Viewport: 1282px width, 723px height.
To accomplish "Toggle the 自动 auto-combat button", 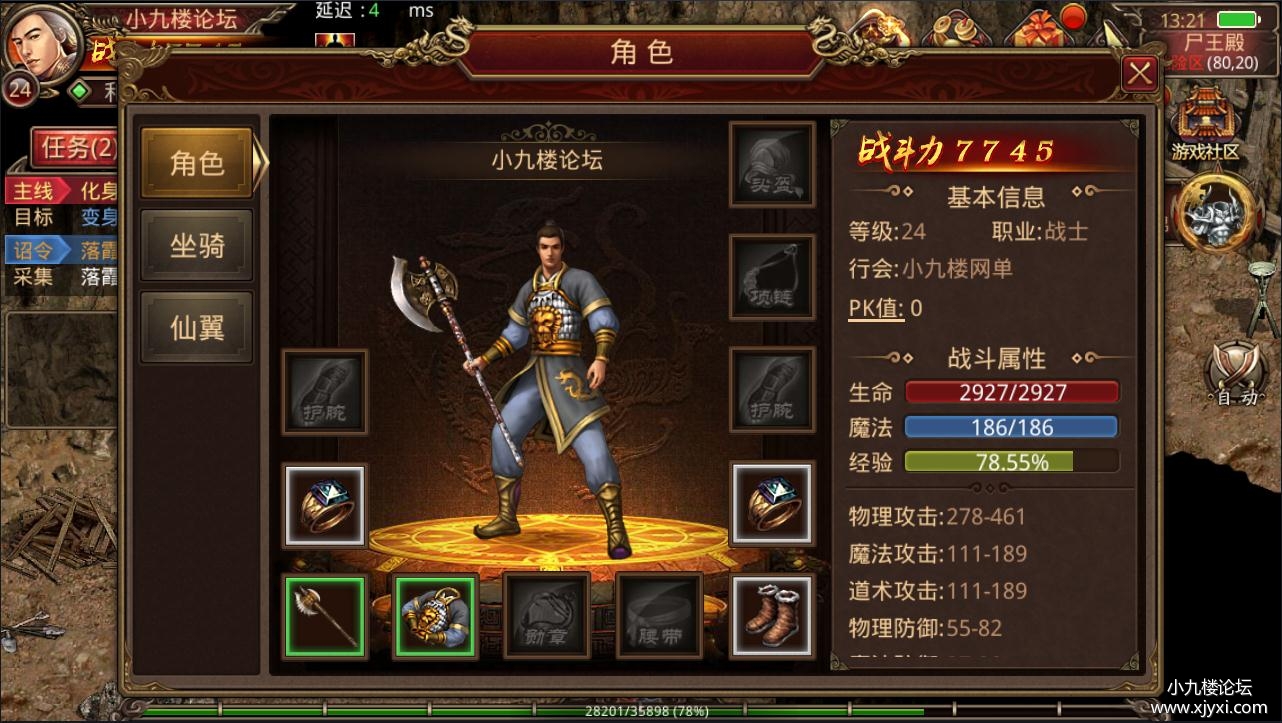I will [1236, 375].
